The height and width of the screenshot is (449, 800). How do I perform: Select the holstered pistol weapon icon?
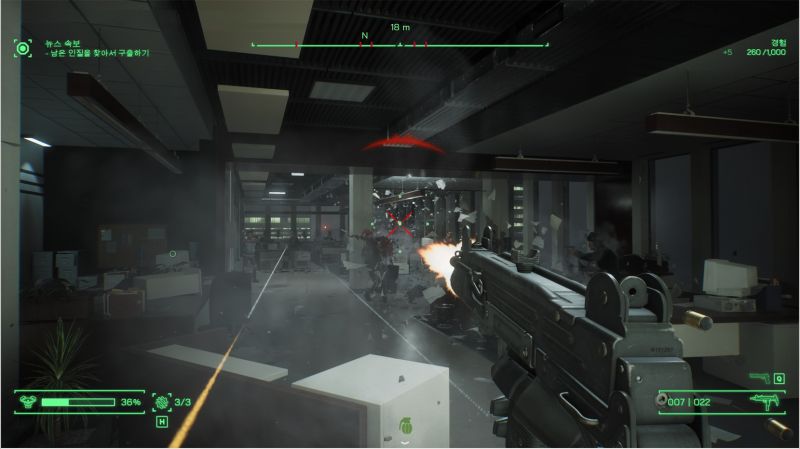(x=758, y=378)
